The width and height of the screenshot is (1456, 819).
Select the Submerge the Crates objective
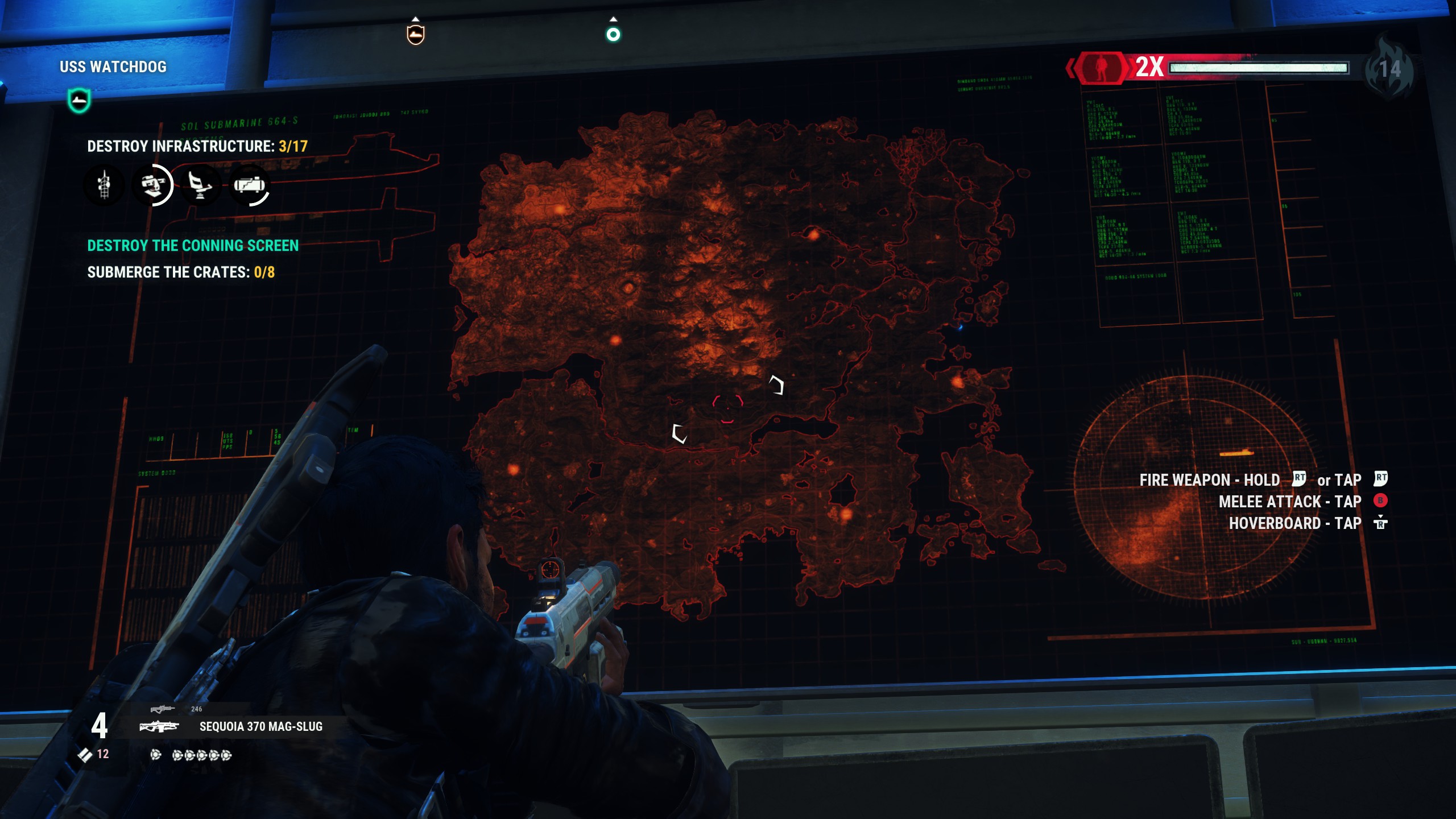[181, 272]
